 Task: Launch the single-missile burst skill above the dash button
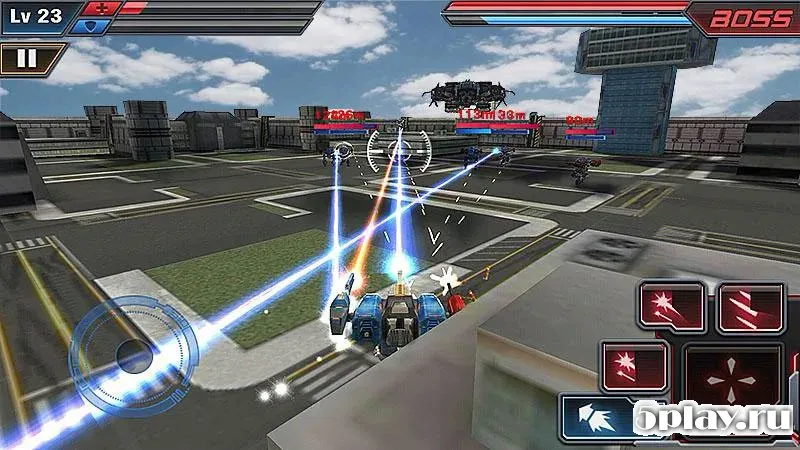(634, 365)
